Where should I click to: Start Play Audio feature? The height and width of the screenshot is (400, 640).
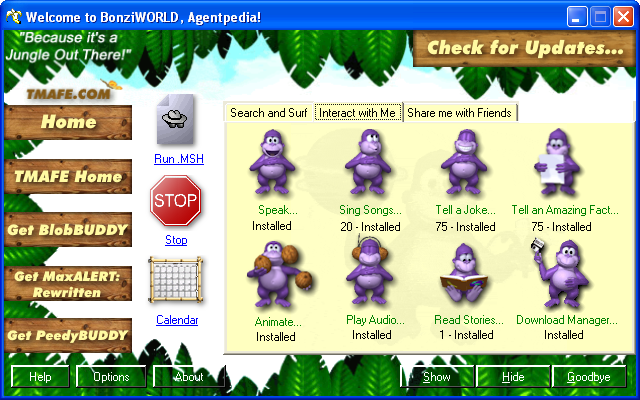pyautogui.click(x=369, y=274)
